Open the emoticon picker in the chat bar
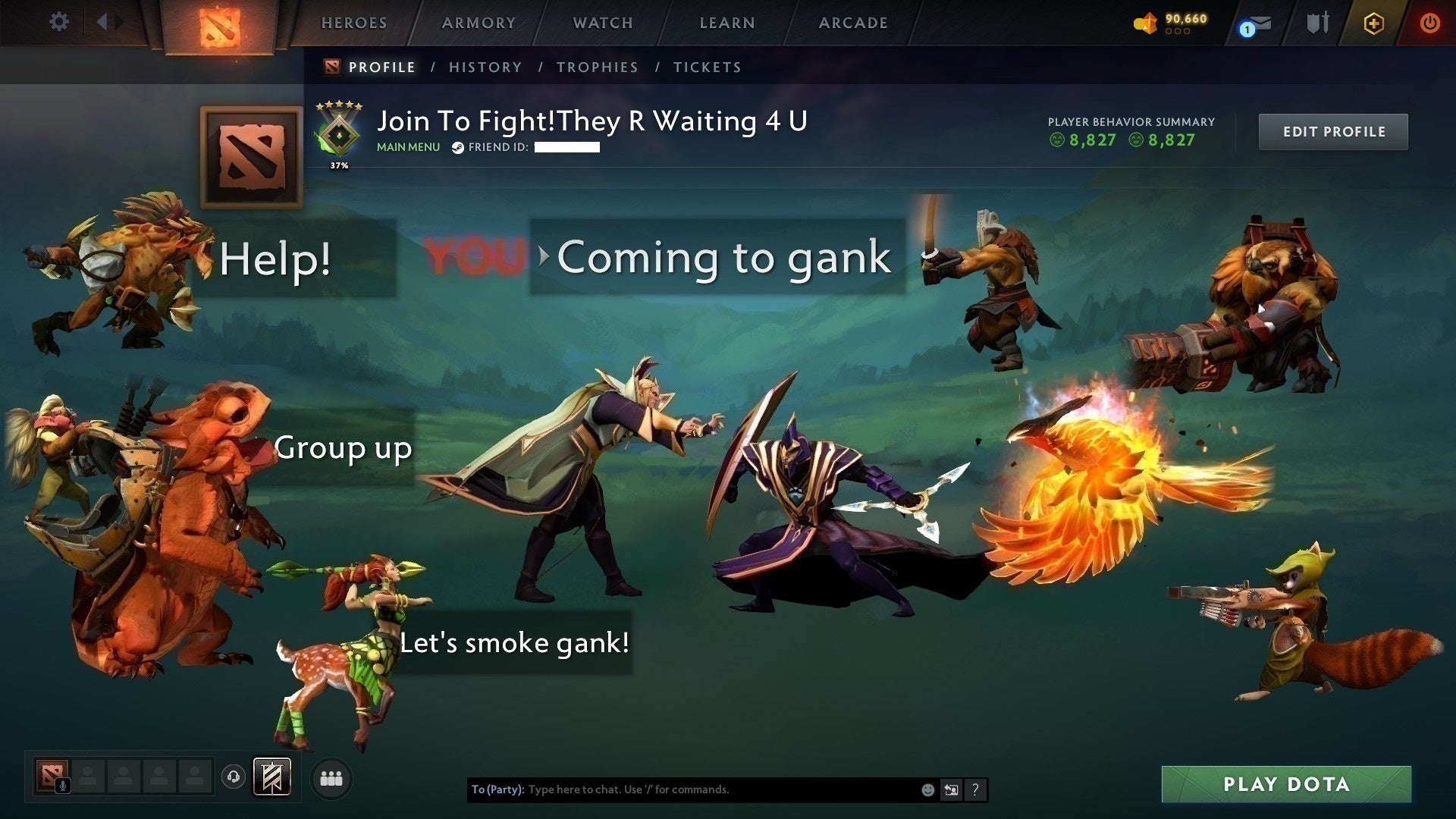Image resolution: width=1456 pixels, height=819 pixels. pyautogui.click(x=927, y=789)
